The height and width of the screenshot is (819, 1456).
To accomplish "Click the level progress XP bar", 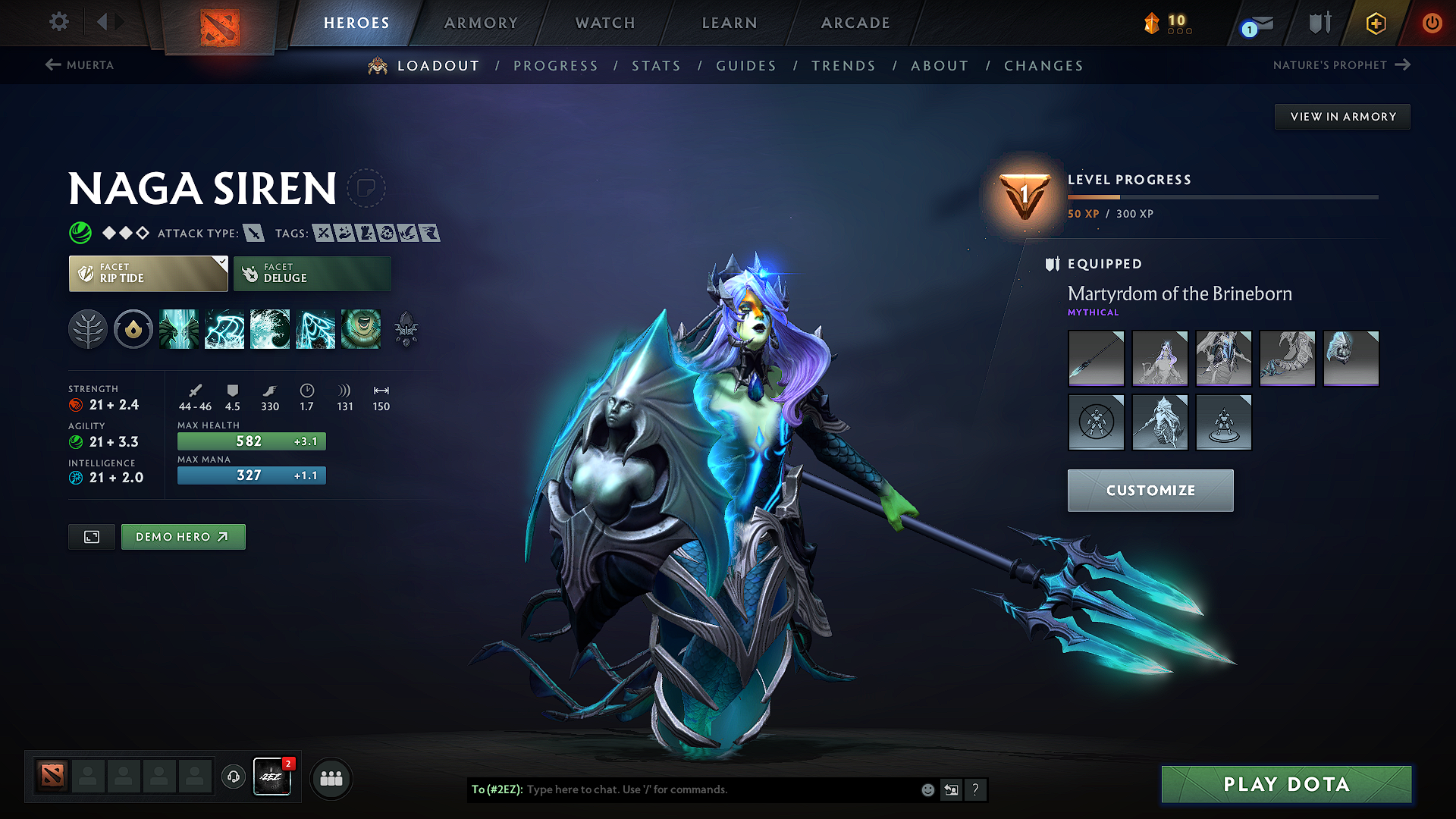I will (x=1221, y=196).
